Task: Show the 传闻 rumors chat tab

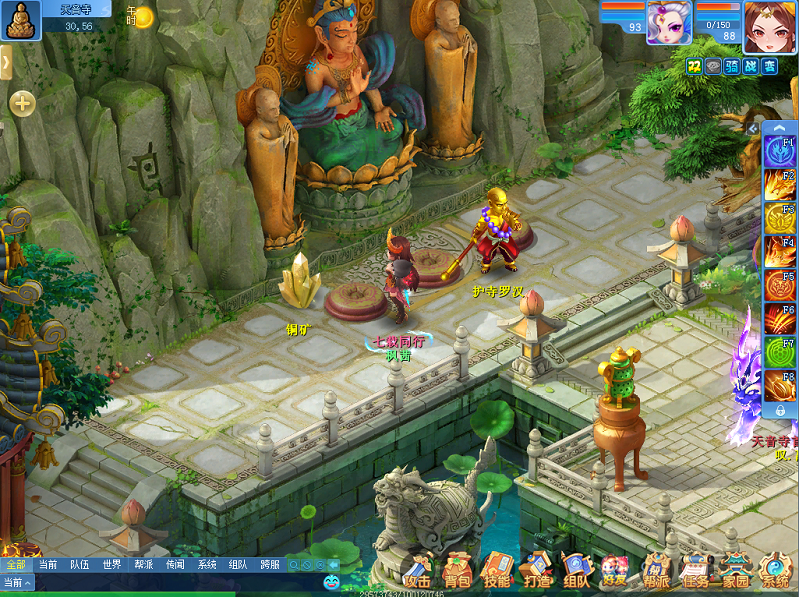Action: pos(175,564)
